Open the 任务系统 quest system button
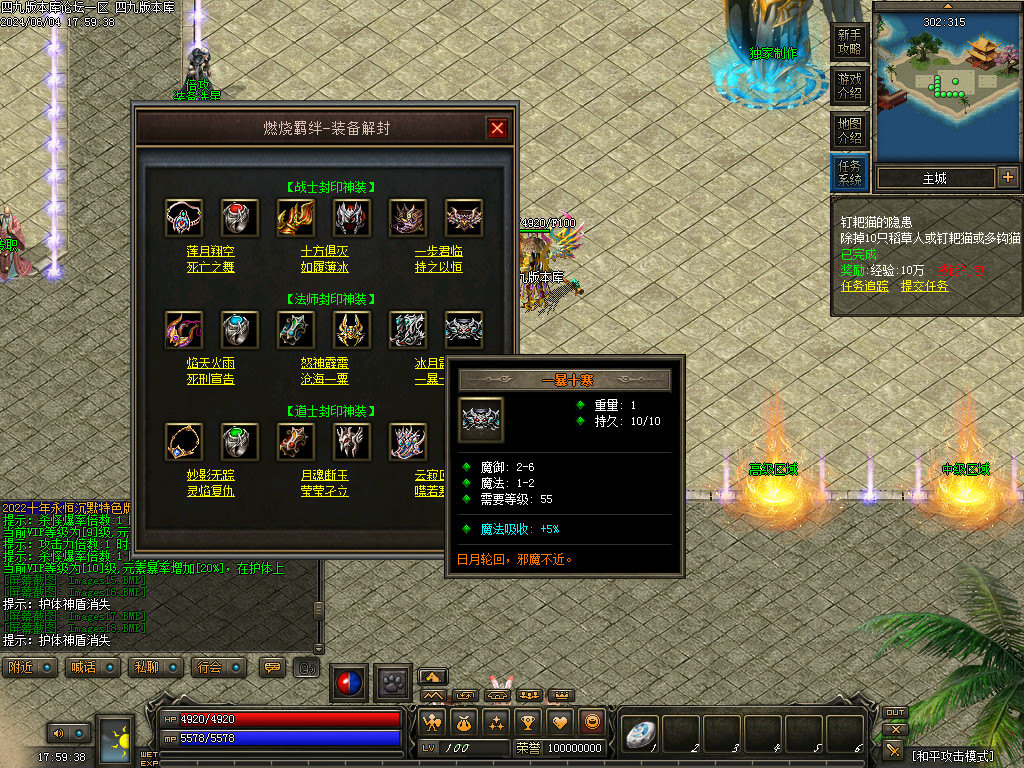The image size is (1024, 768). [849, 173]
